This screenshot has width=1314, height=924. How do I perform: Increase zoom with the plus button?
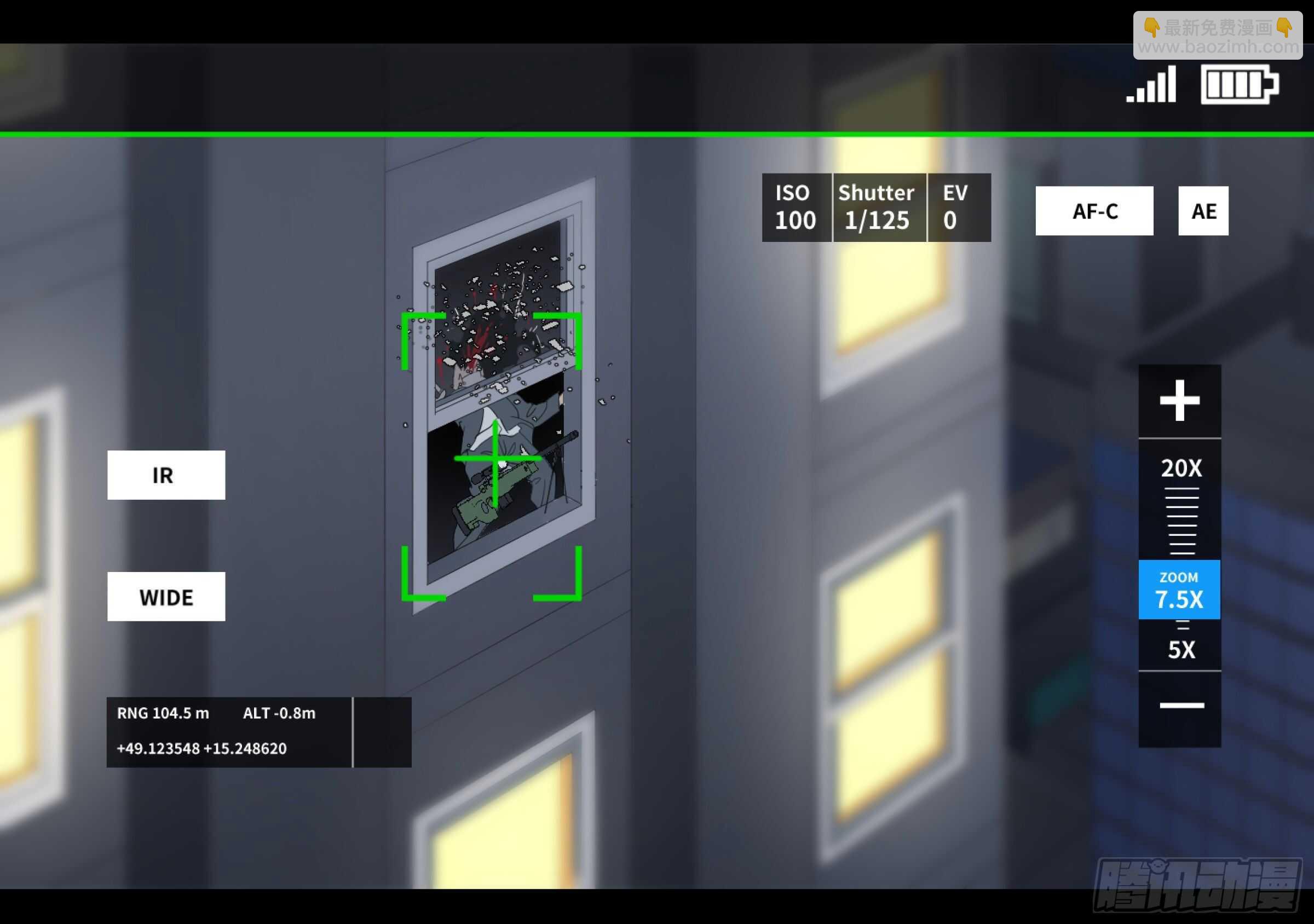(x=1179, y=401)
